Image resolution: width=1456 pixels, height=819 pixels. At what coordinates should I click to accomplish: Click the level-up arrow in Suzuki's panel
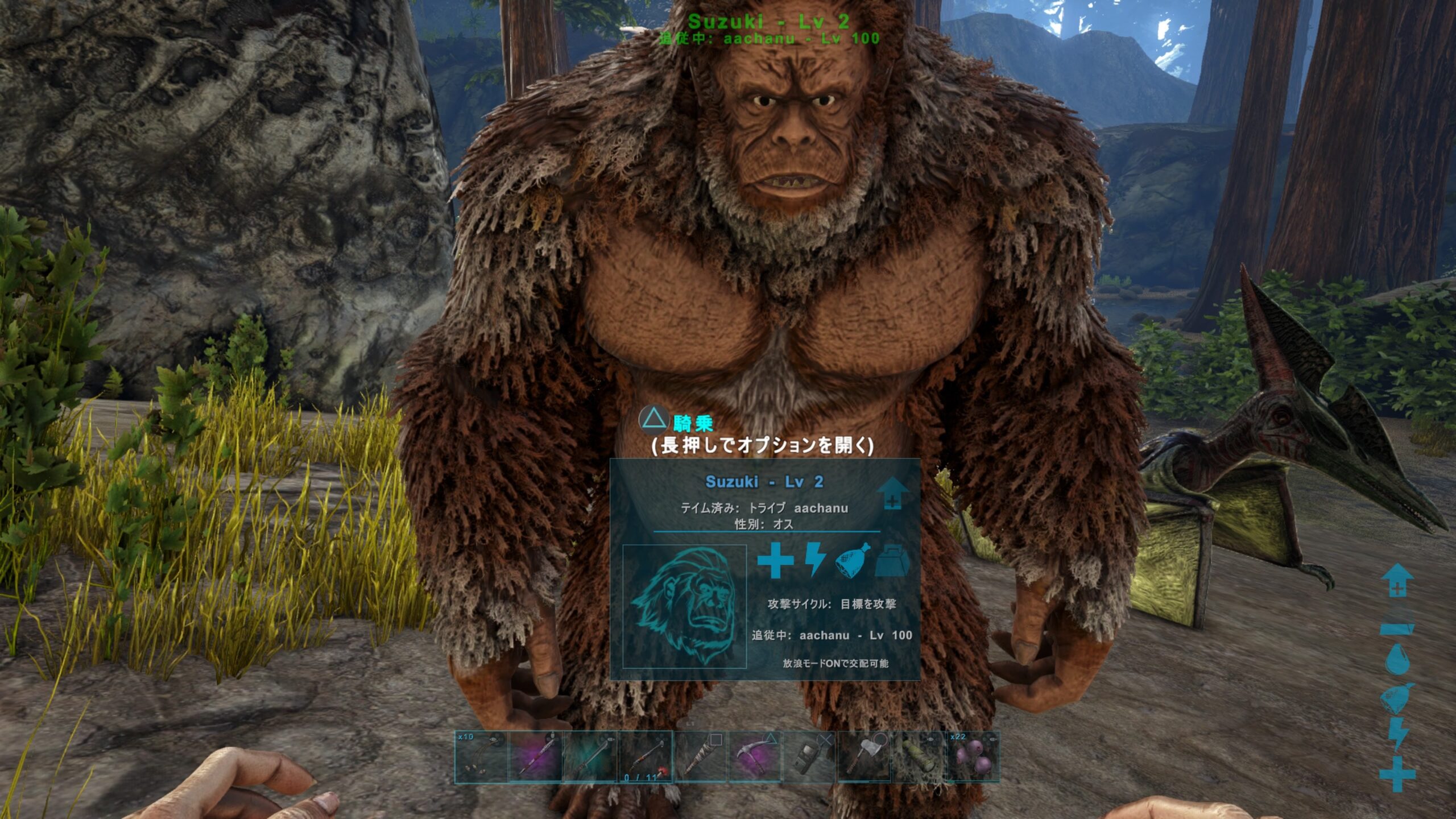pyautogui.click(x=892, y=493)
